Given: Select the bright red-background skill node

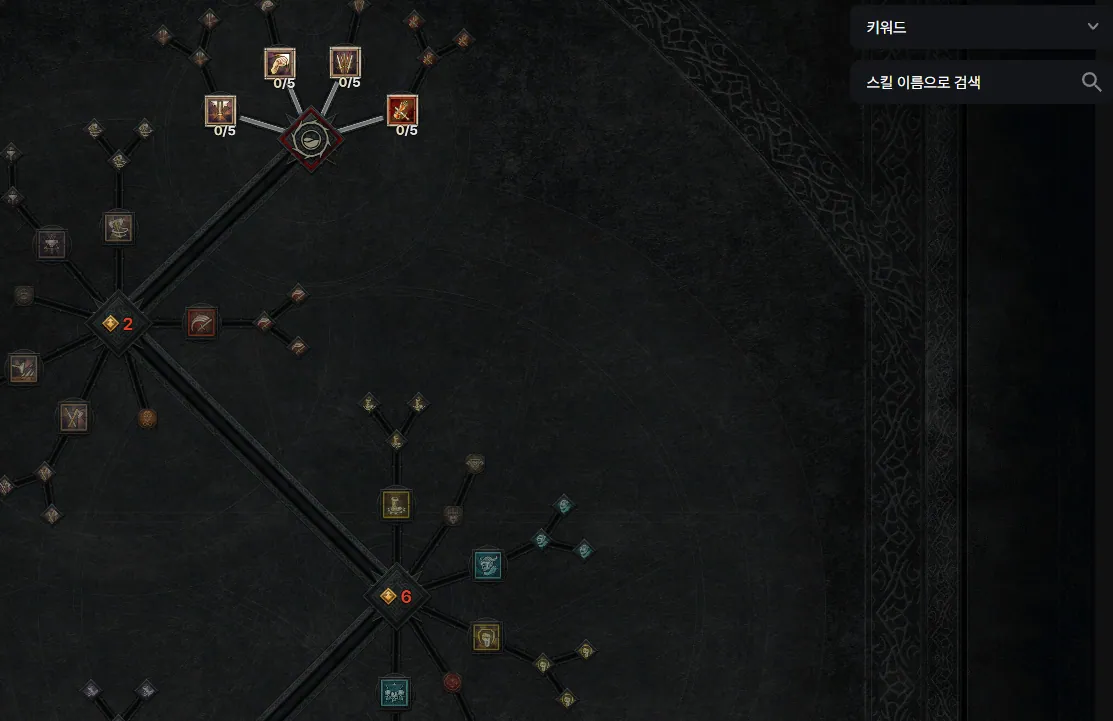Looking at the screenshot, I should click(x=402, y=110).
